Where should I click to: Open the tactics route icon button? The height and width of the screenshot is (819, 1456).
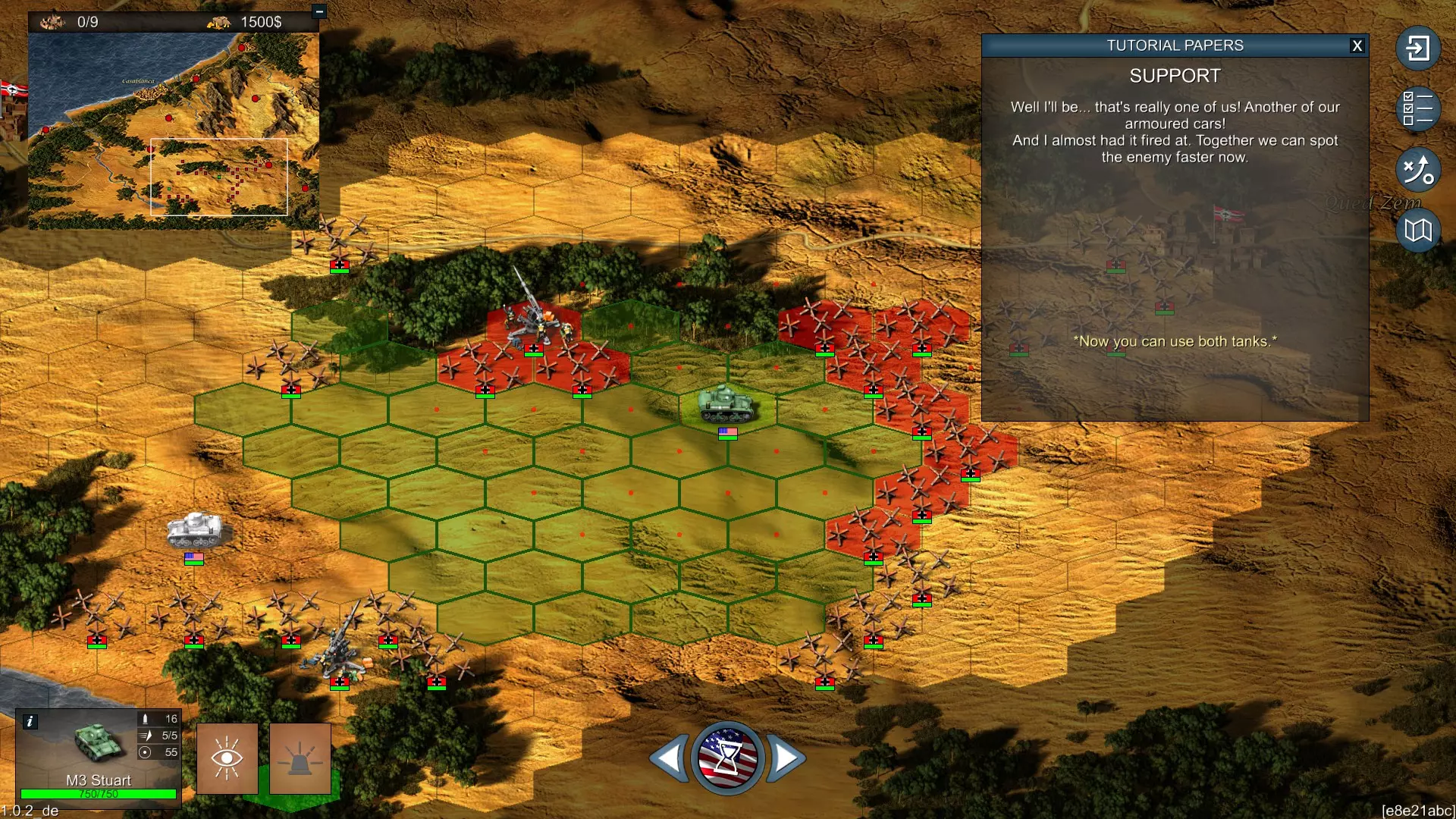click(x=1417, y=169)
